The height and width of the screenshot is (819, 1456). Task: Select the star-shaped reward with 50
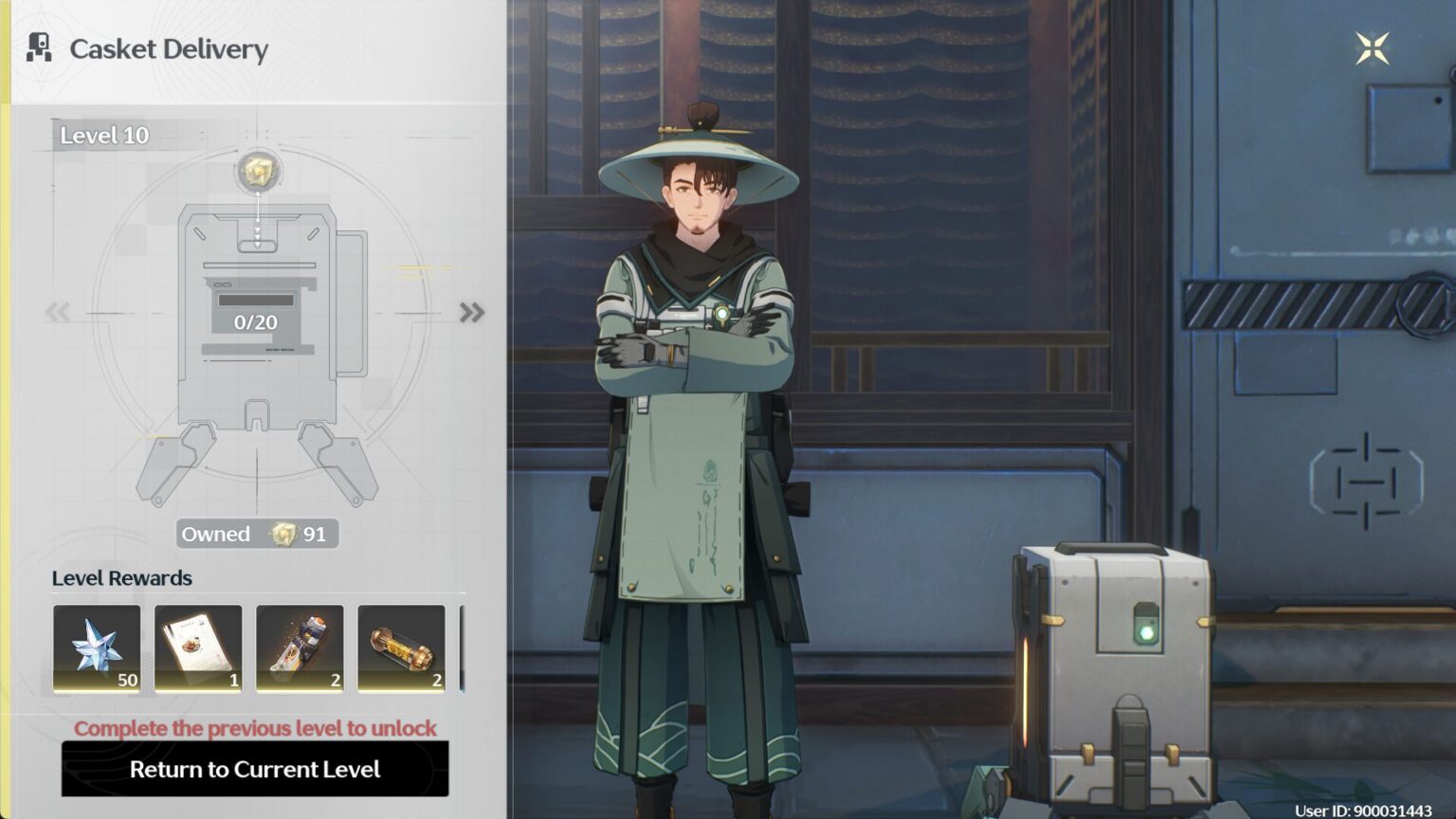tap(97, 648)
